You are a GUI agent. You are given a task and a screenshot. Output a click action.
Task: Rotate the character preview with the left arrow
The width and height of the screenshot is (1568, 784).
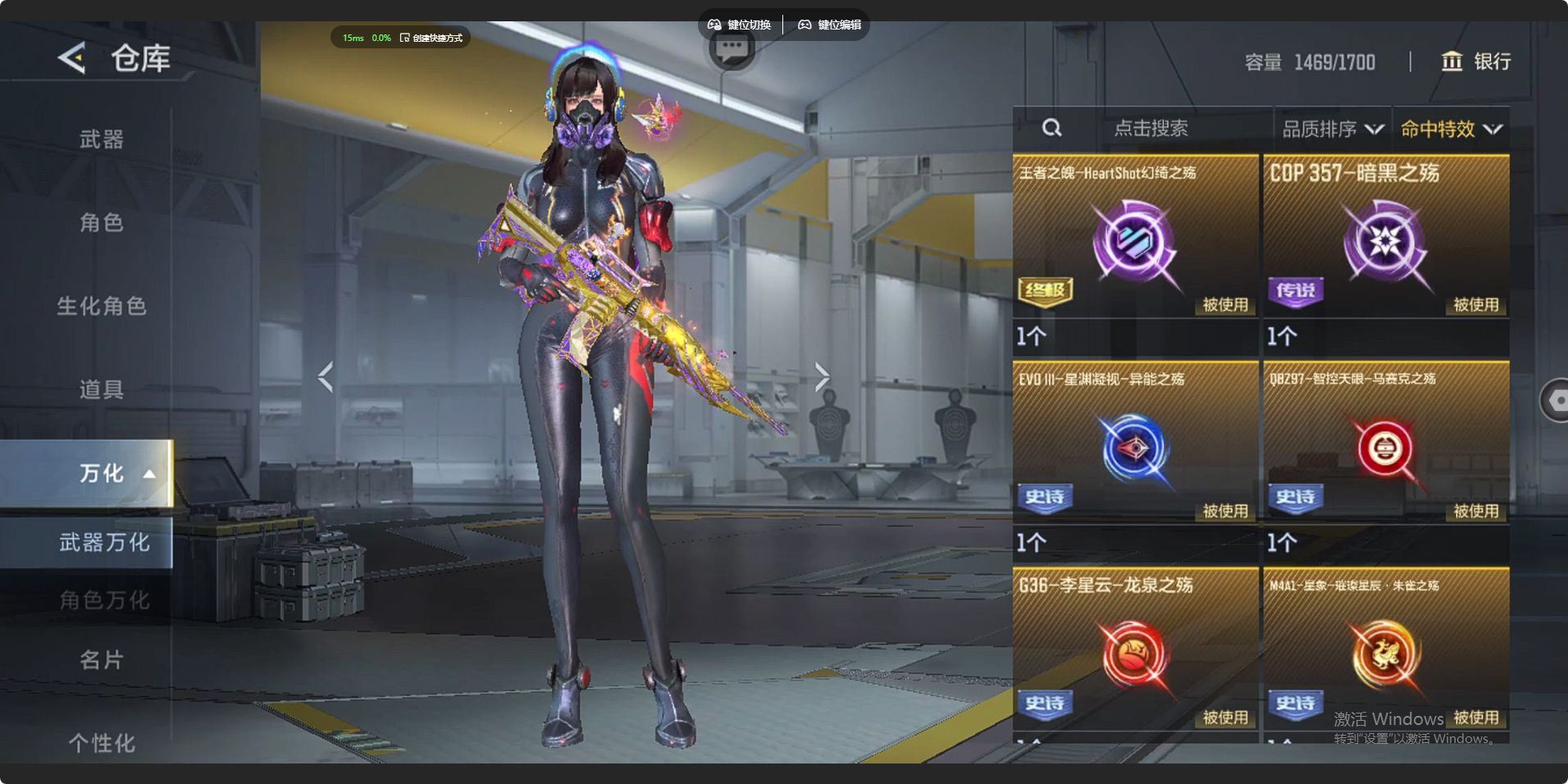(x=326, y=376)
